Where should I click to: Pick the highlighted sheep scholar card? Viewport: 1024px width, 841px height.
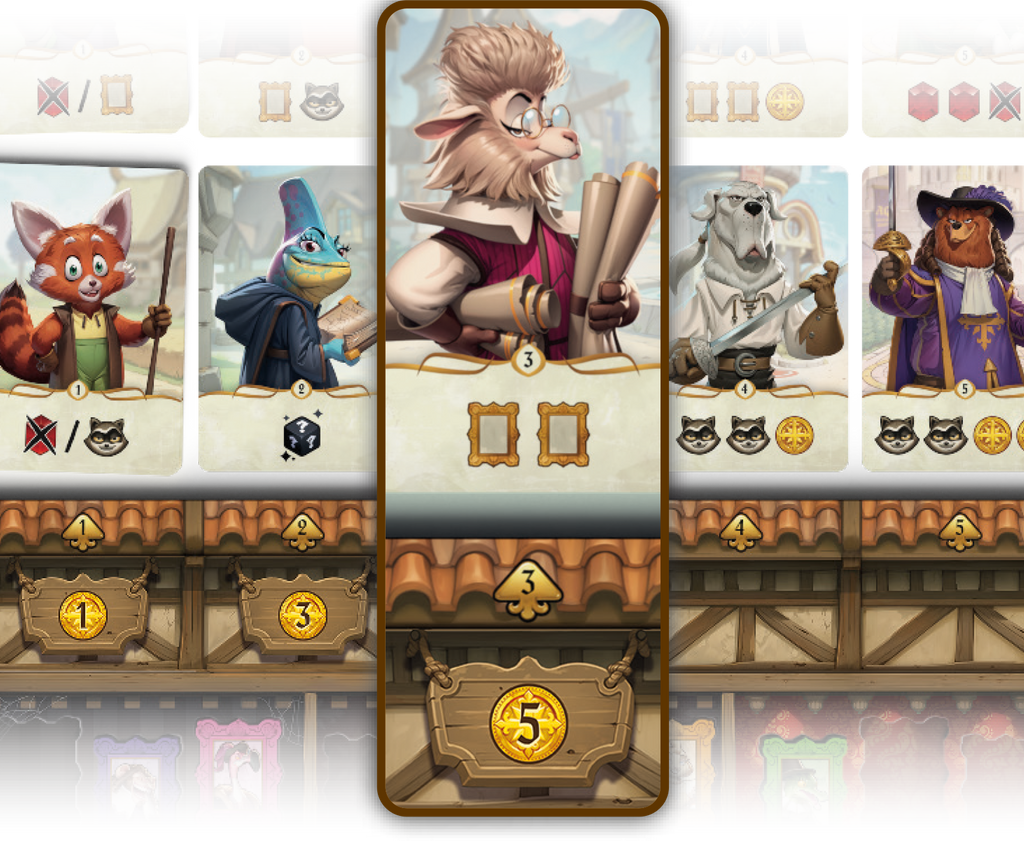[522, 260]
